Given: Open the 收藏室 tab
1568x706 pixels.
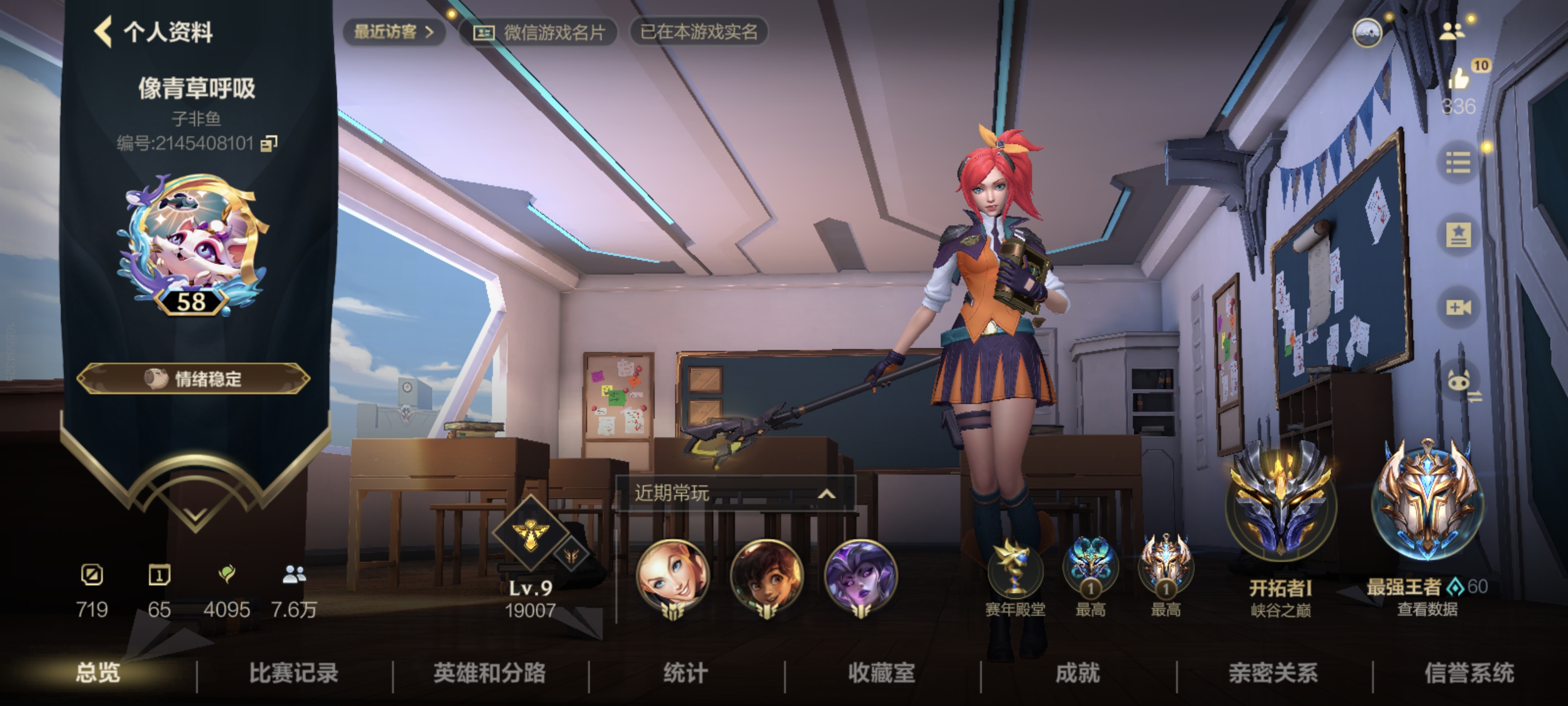Looking at the screenshot, I should click(x=882, y=673).
